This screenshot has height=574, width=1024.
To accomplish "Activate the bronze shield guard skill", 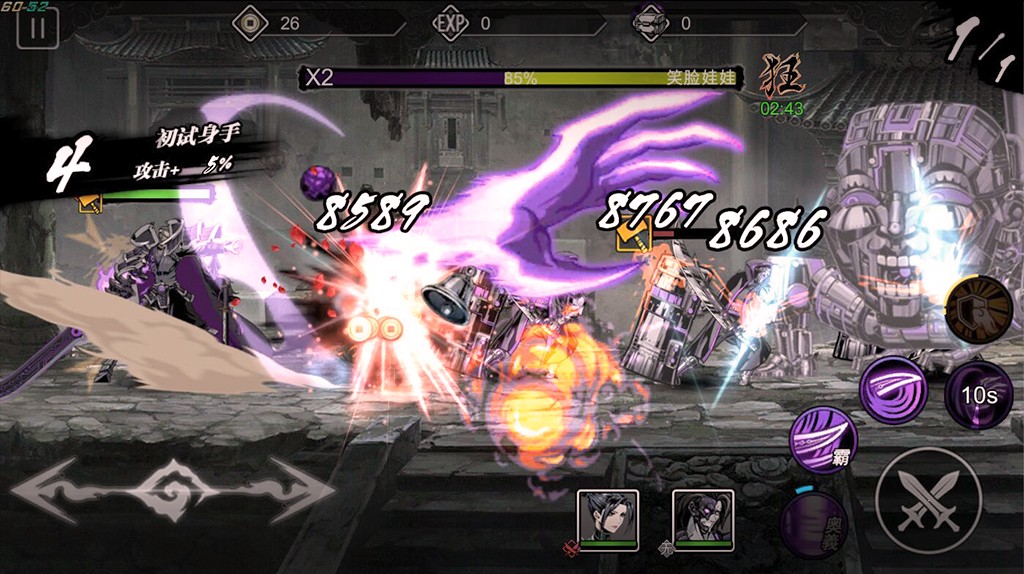I will point(977,310).
